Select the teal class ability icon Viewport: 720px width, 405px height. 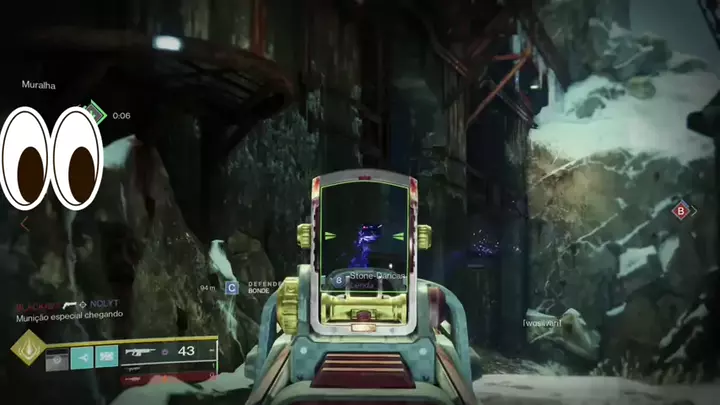pos(106,355)
